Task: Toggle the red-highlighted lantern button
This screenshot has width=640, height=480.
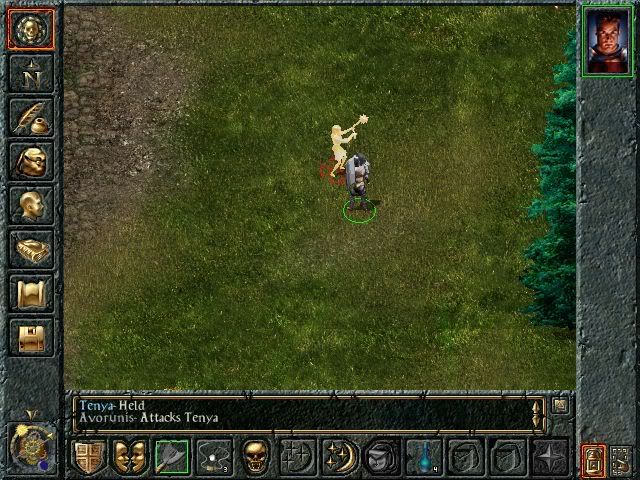Action: [595, 460]
